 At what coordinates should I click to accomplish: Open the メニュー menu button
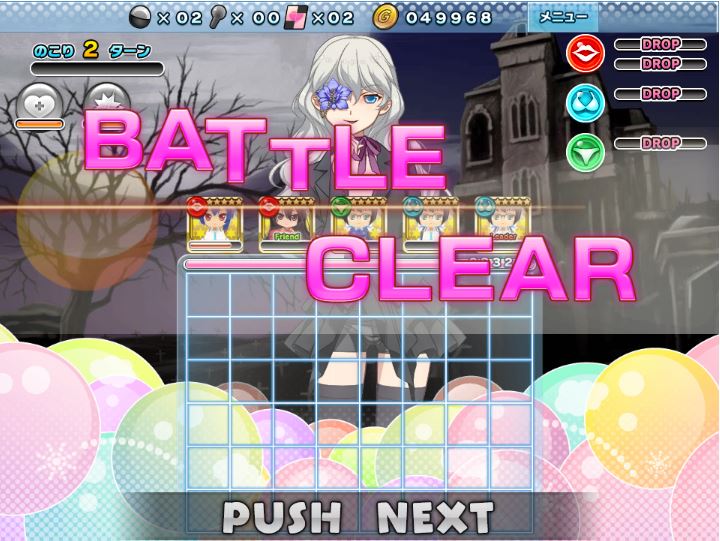(563, 17)
